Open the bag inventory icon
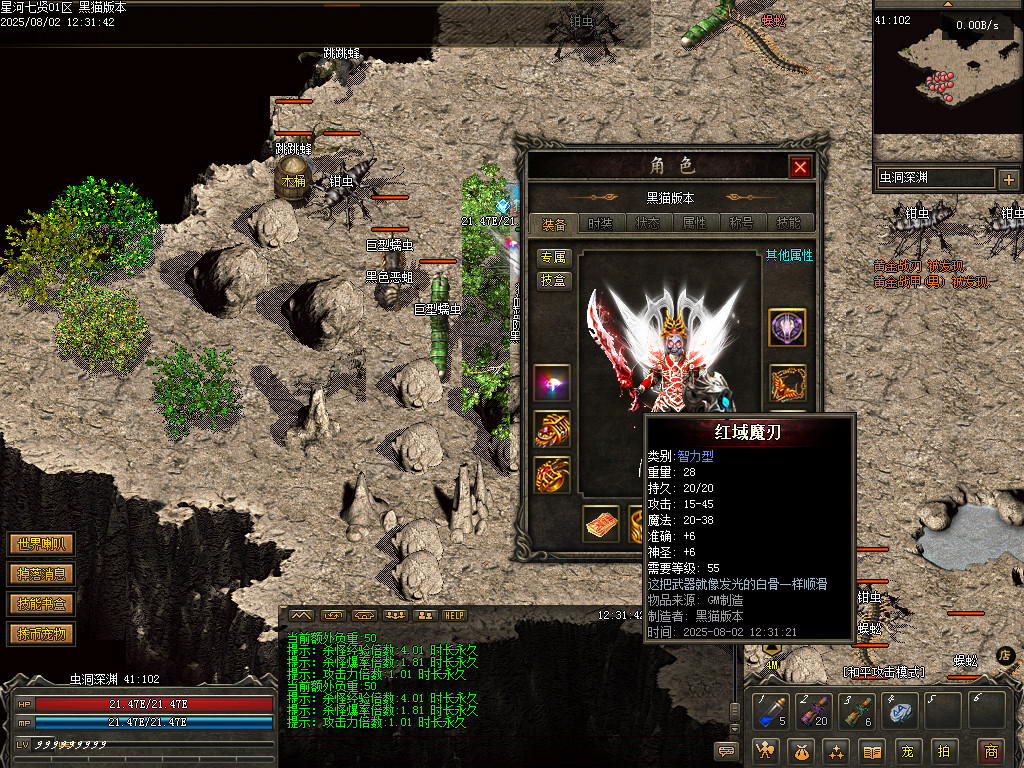 tap(800, 751)
